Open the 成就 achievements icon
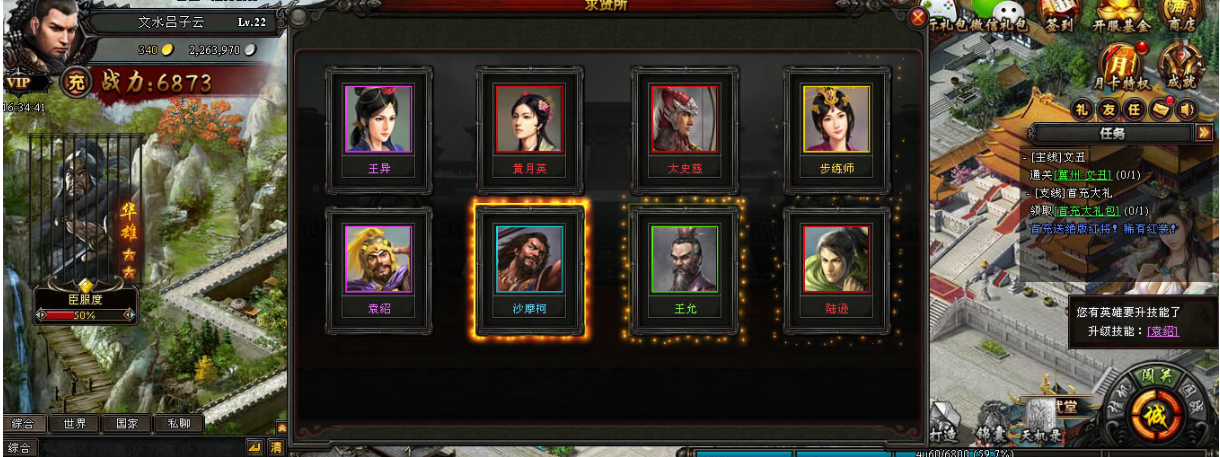 [x=1180, y=68]
